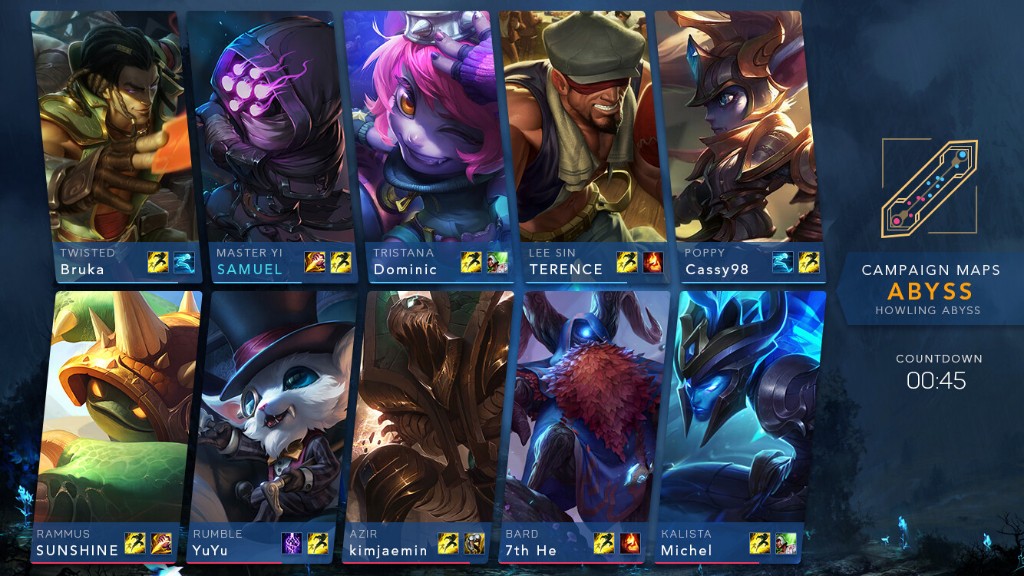Select Cassy98's blue Ghost spell icon

[x=783, y=262]
